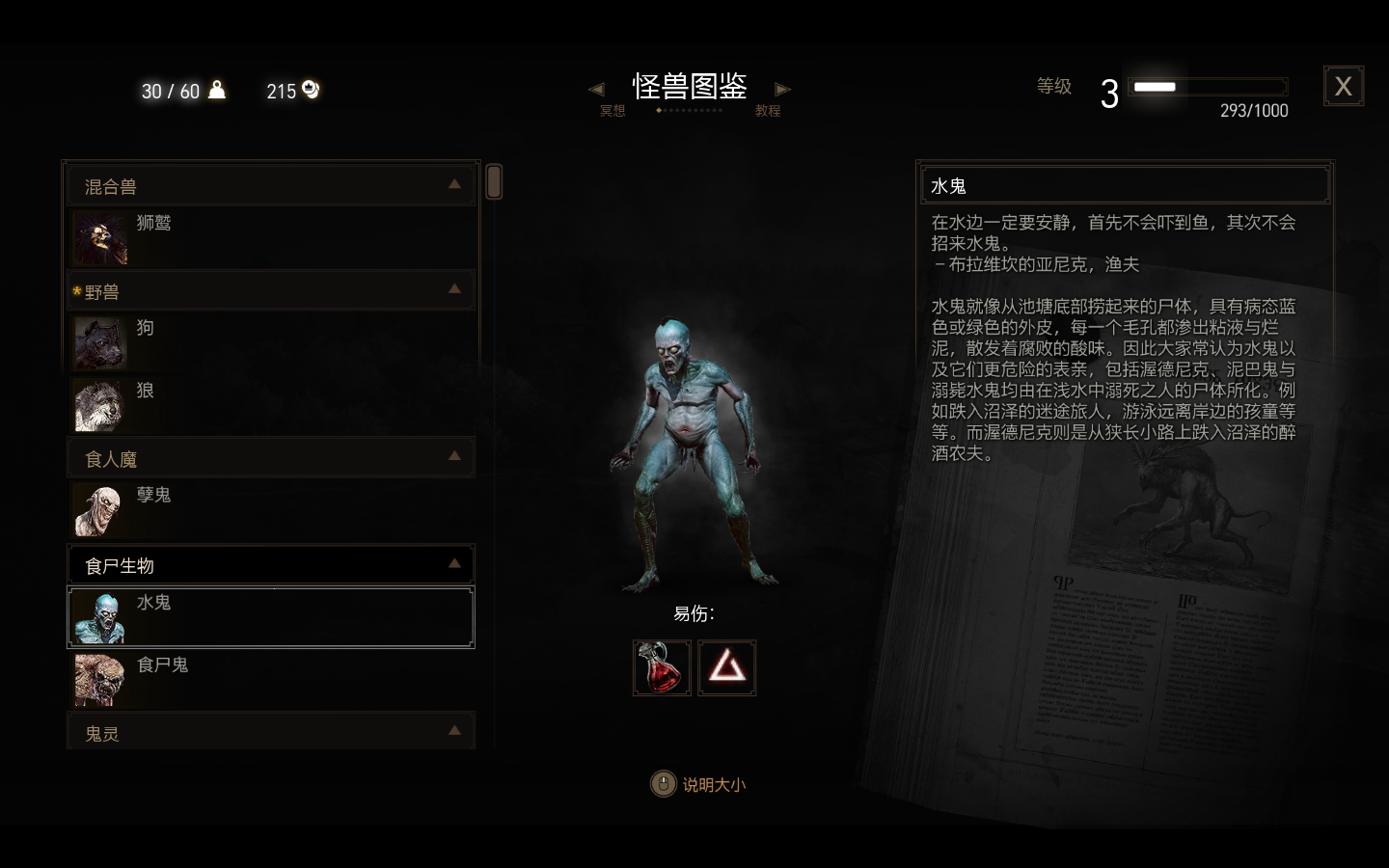Collapse the 野兽 category header
Screen dimensions: 1389x868
tap(270, 291)
